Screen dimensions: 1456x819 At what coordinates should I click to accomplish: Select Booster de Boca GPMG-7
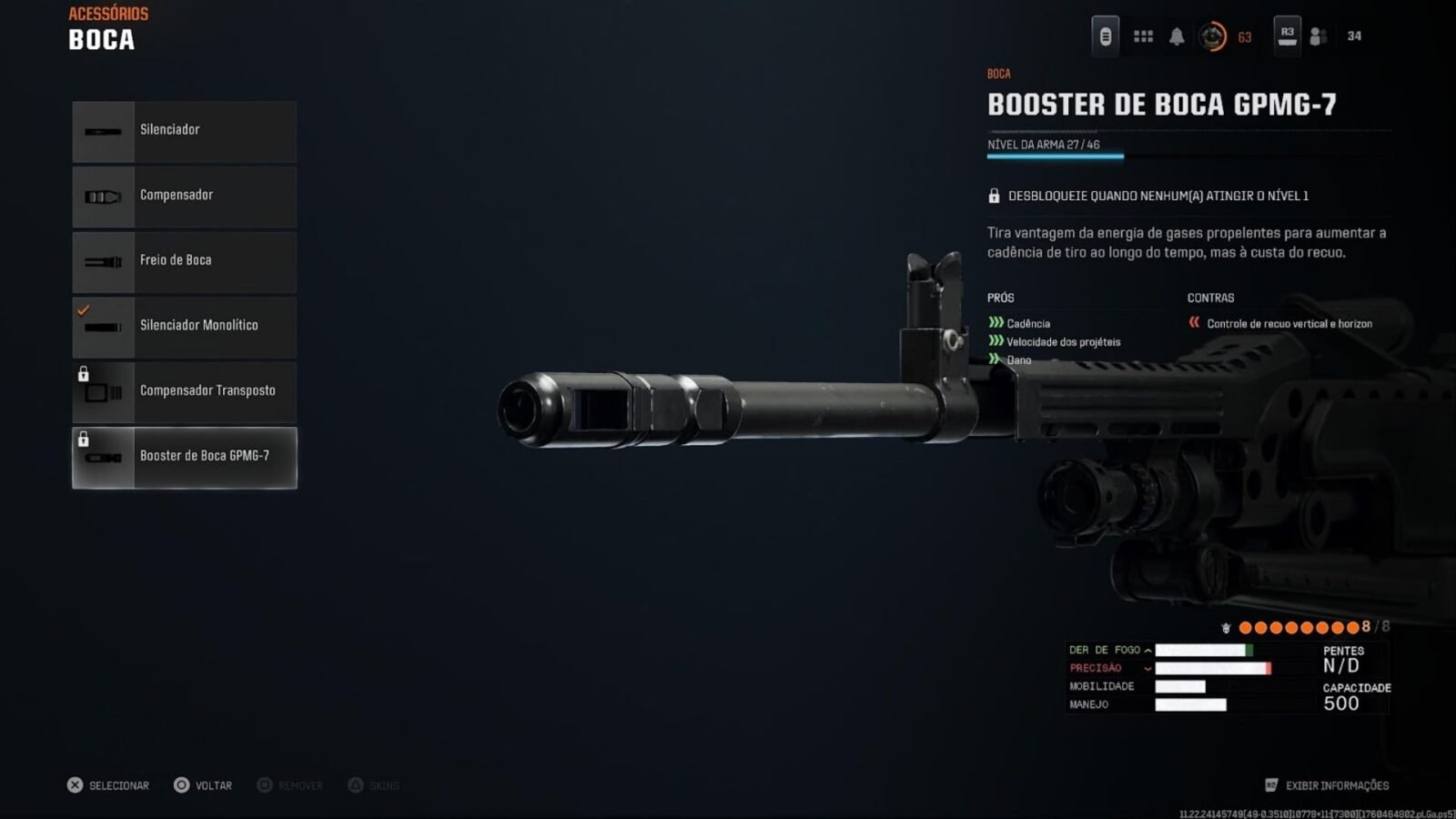(x=185, y=458)
